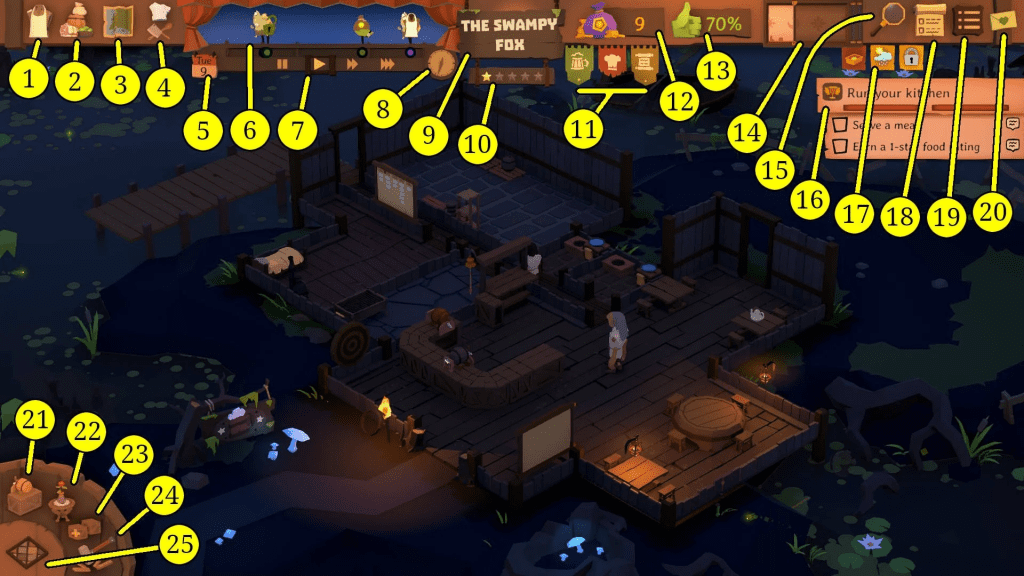Open the list menu button
This screenshot has width=1024, height=576.
click(x=967, y=19)
